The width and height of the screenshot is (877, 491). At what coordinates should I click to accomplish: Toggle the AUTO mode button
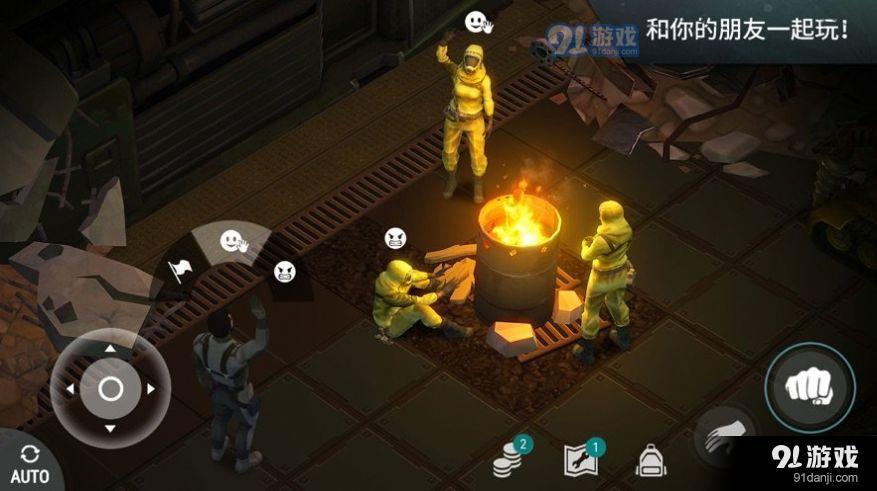tap(29, 464)
